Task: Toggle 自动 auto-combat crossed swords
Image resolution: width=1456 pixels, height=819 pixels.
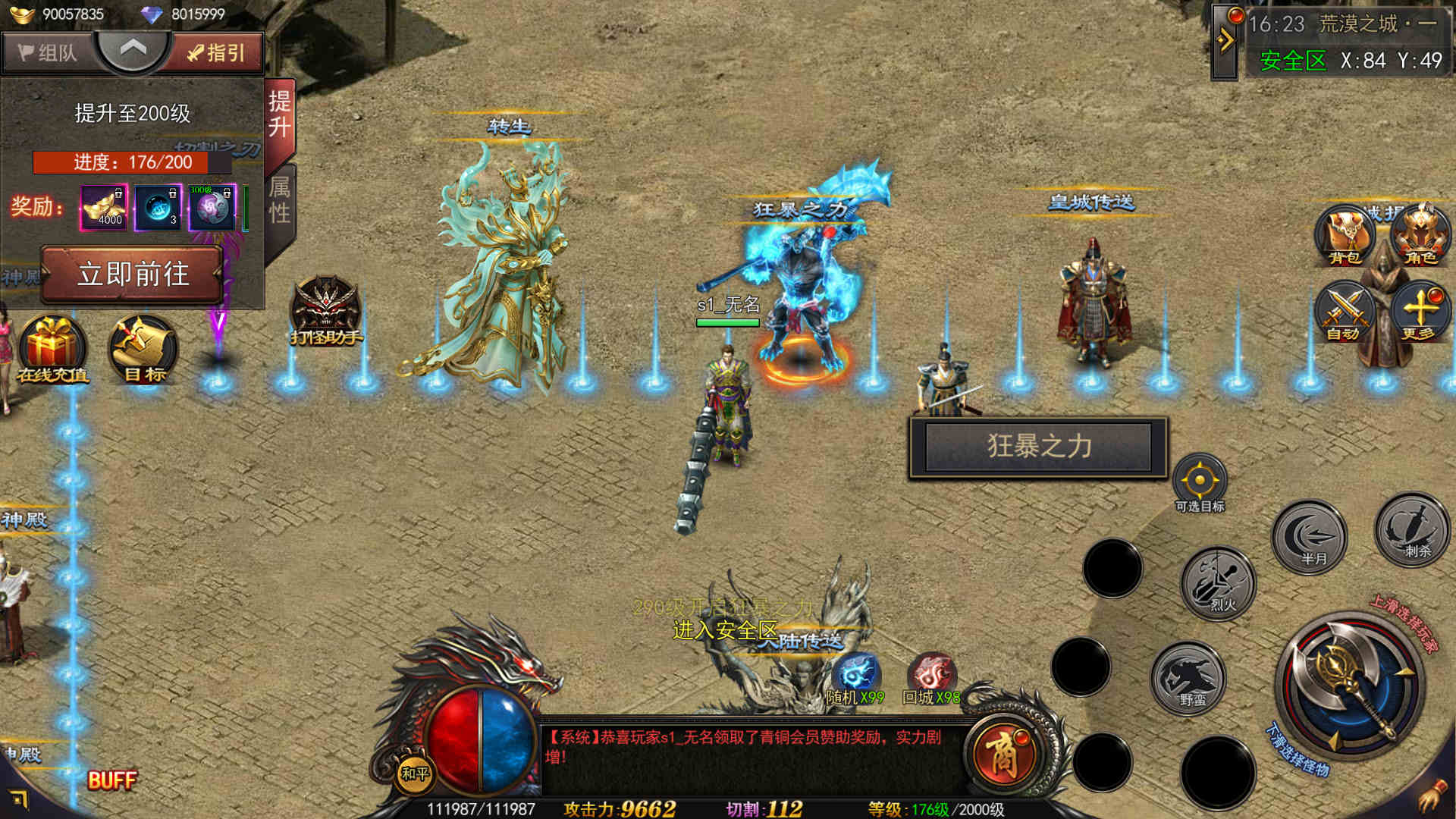Action: pyautogui.click(x=1345, y=311)
